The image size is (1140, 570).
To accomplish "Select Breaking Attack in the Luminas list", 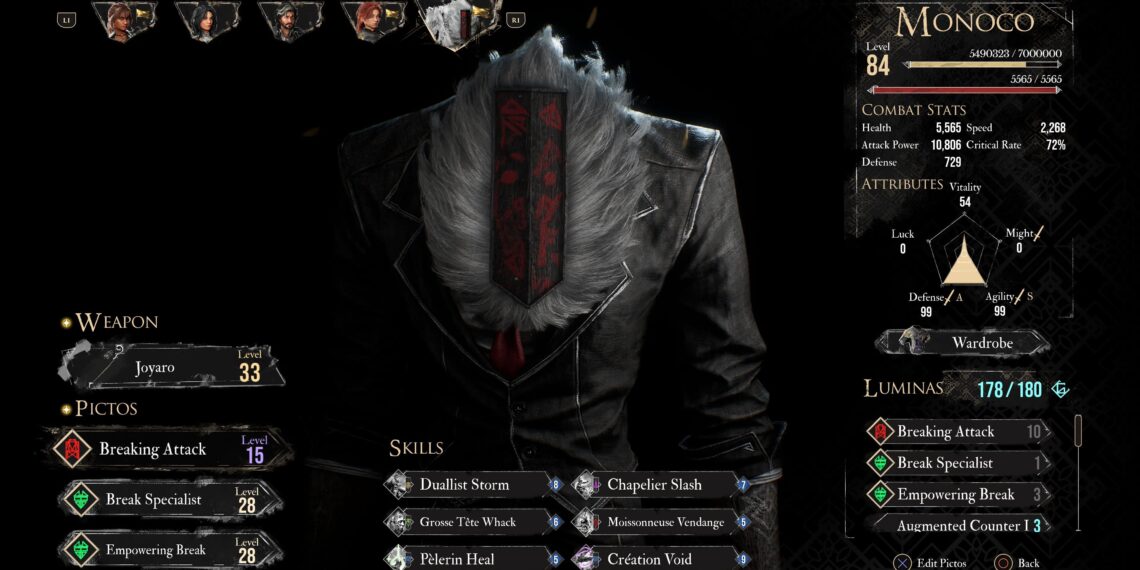I will (x=957, y=432).
